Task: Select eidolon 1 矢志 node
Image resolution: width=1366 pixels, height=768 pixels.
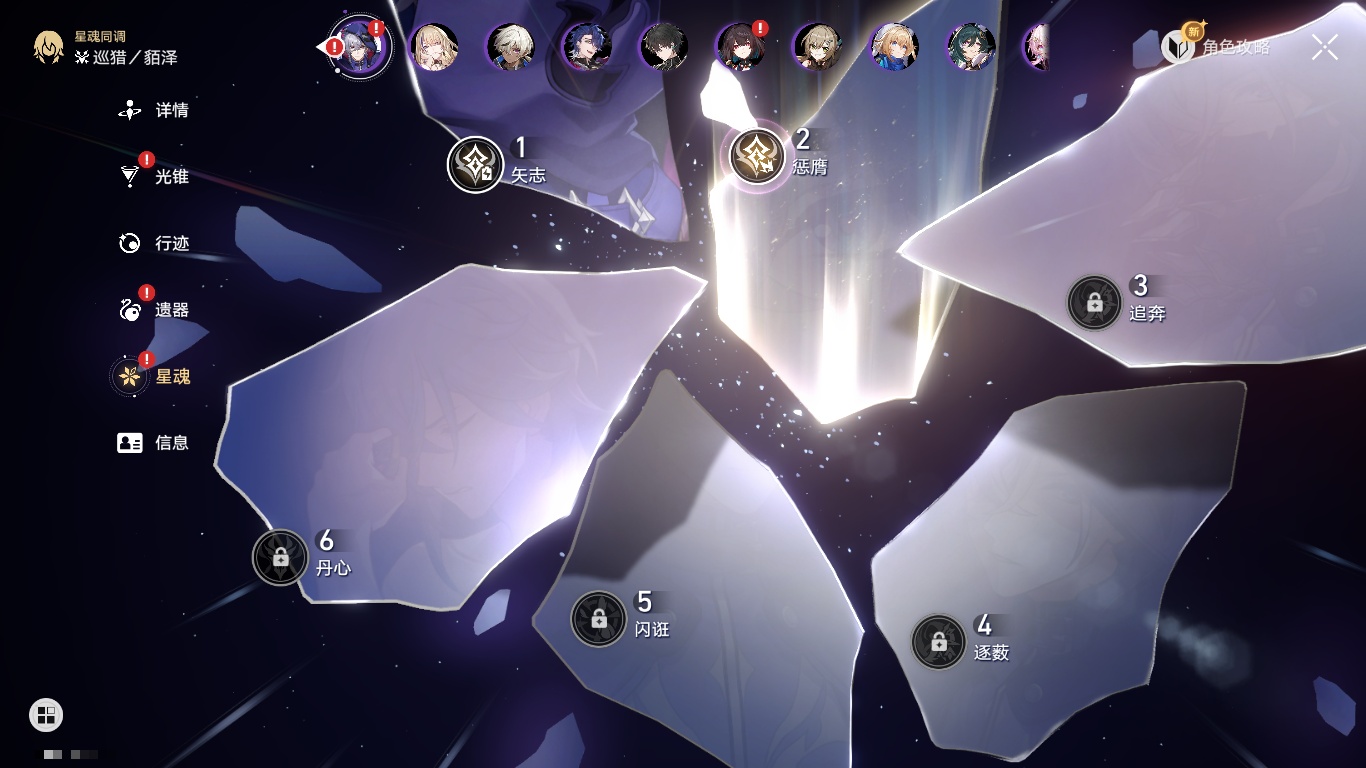Action: point(476,164)
